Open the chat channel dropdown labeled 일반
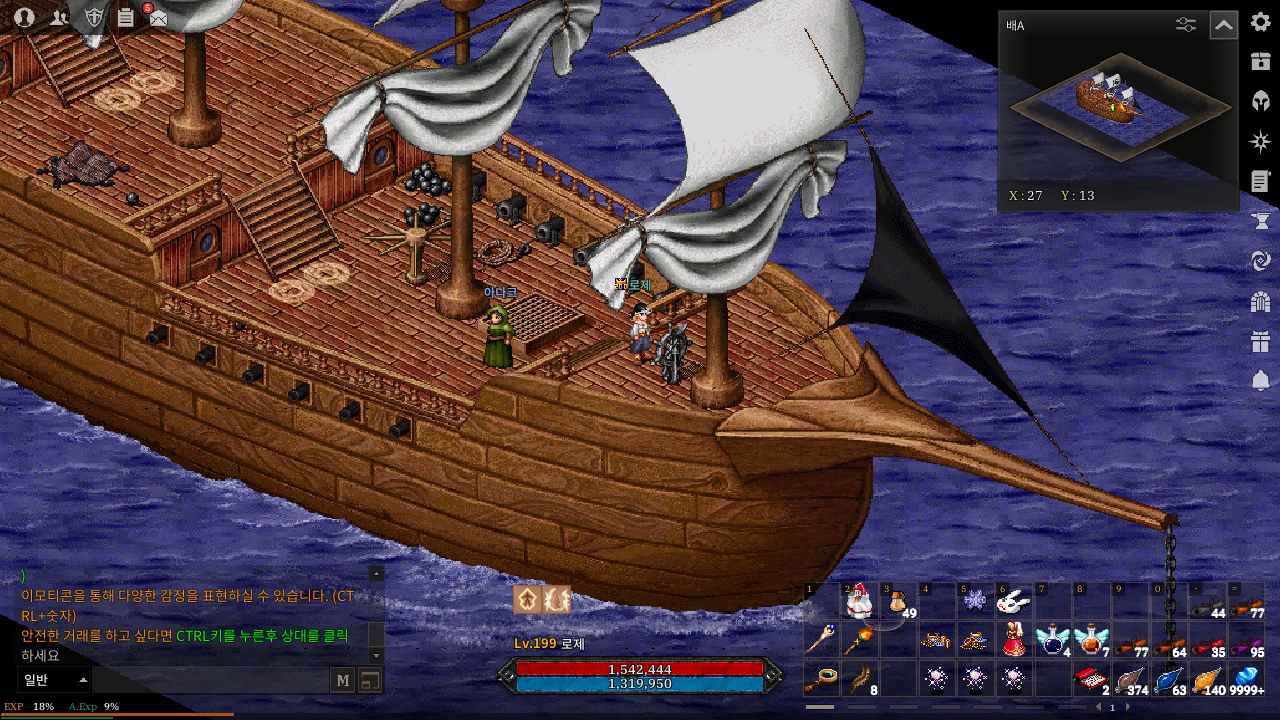 [x=54, y=681]
